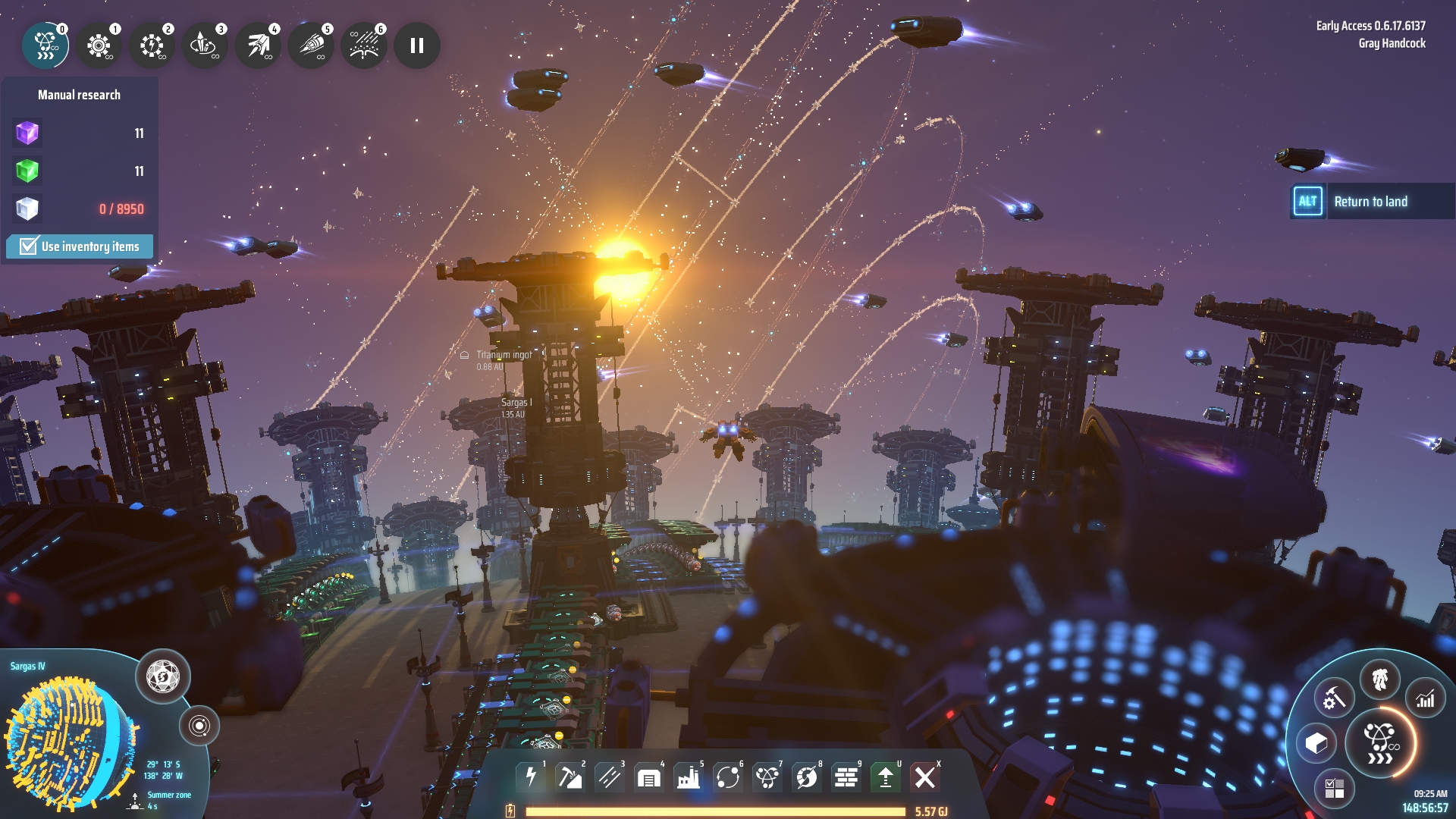Select the lightning gear research queue item

152,45
